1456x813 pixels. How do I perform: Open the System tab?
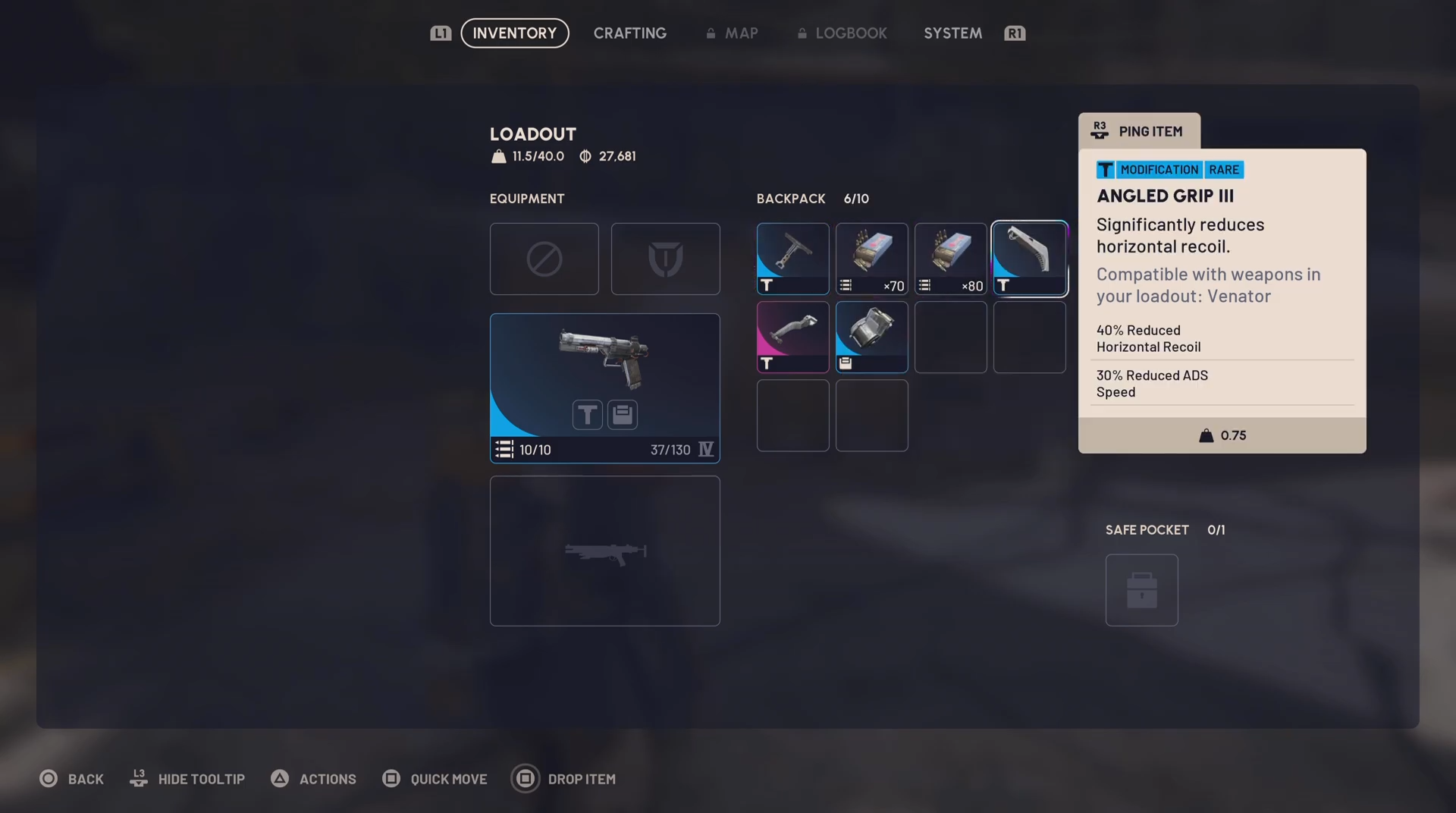(x=952, y=33)
